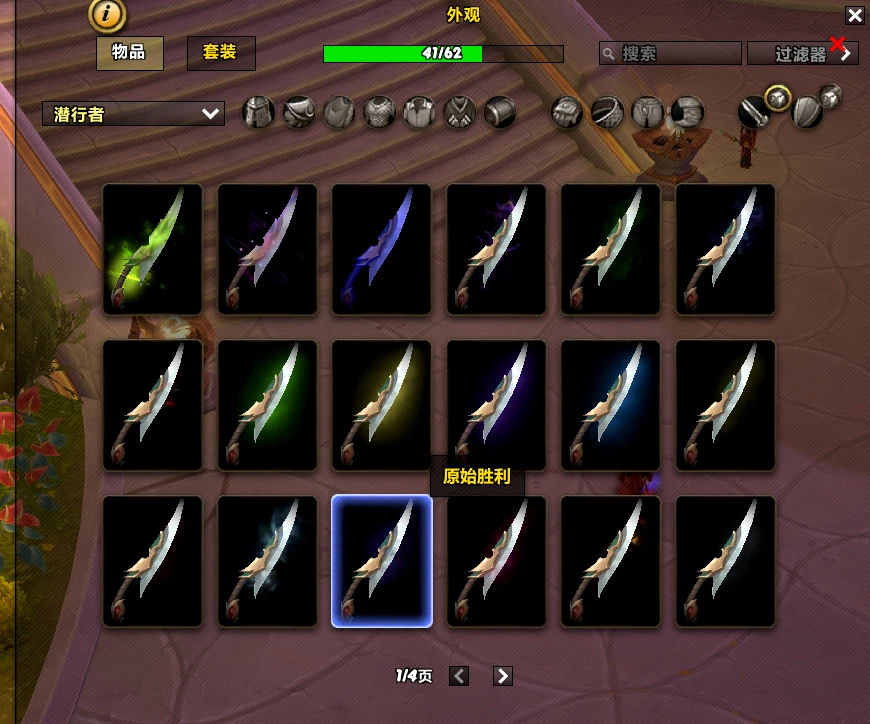This screenshot has width=870, height=724.
Task: Choose the shoulder armor slot icon
Action: point(299,113)
